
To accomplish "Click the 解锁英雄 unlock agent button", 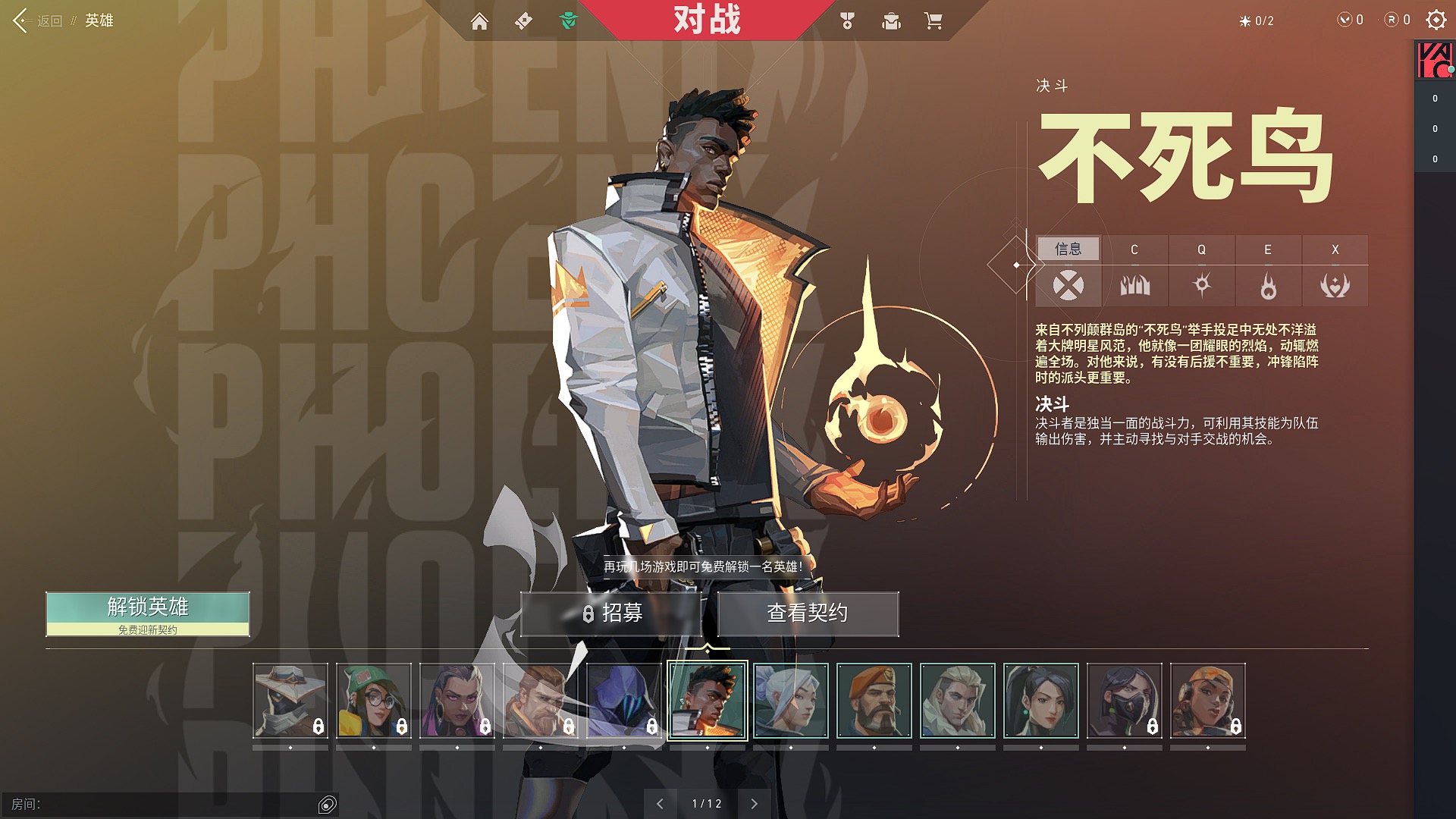I will (x=148, y=613).
